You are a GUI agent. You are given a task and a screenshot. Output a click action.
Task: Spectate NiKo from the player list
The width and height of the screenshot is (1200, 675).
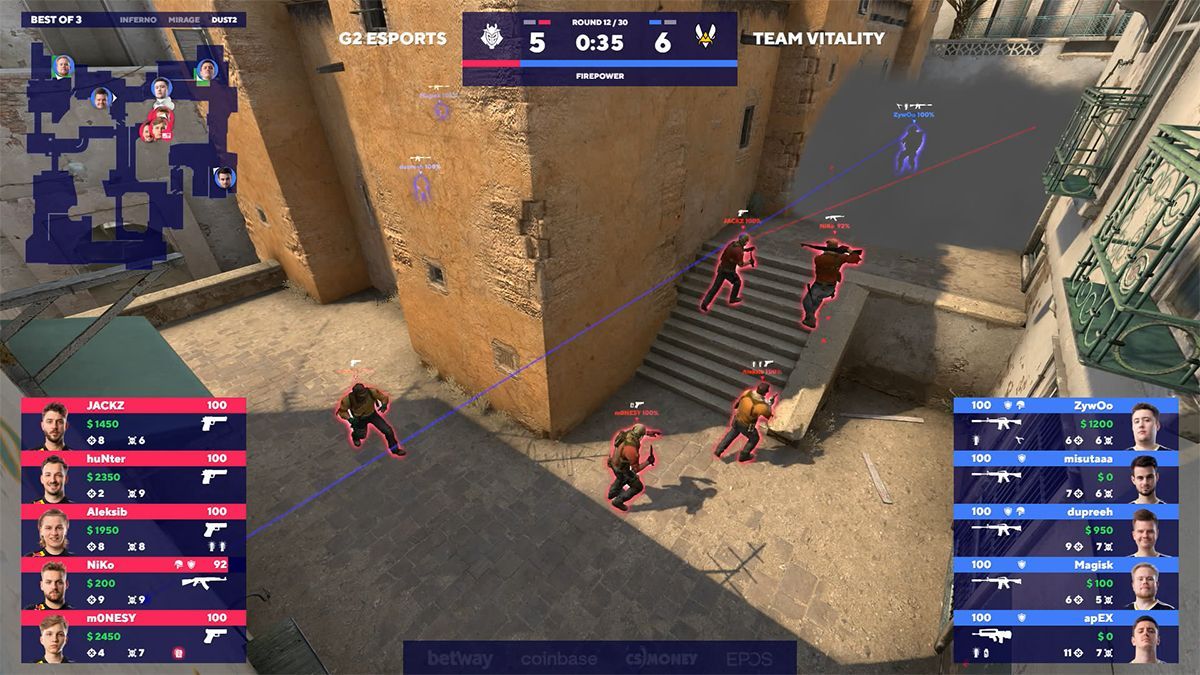tap(133, 583)
